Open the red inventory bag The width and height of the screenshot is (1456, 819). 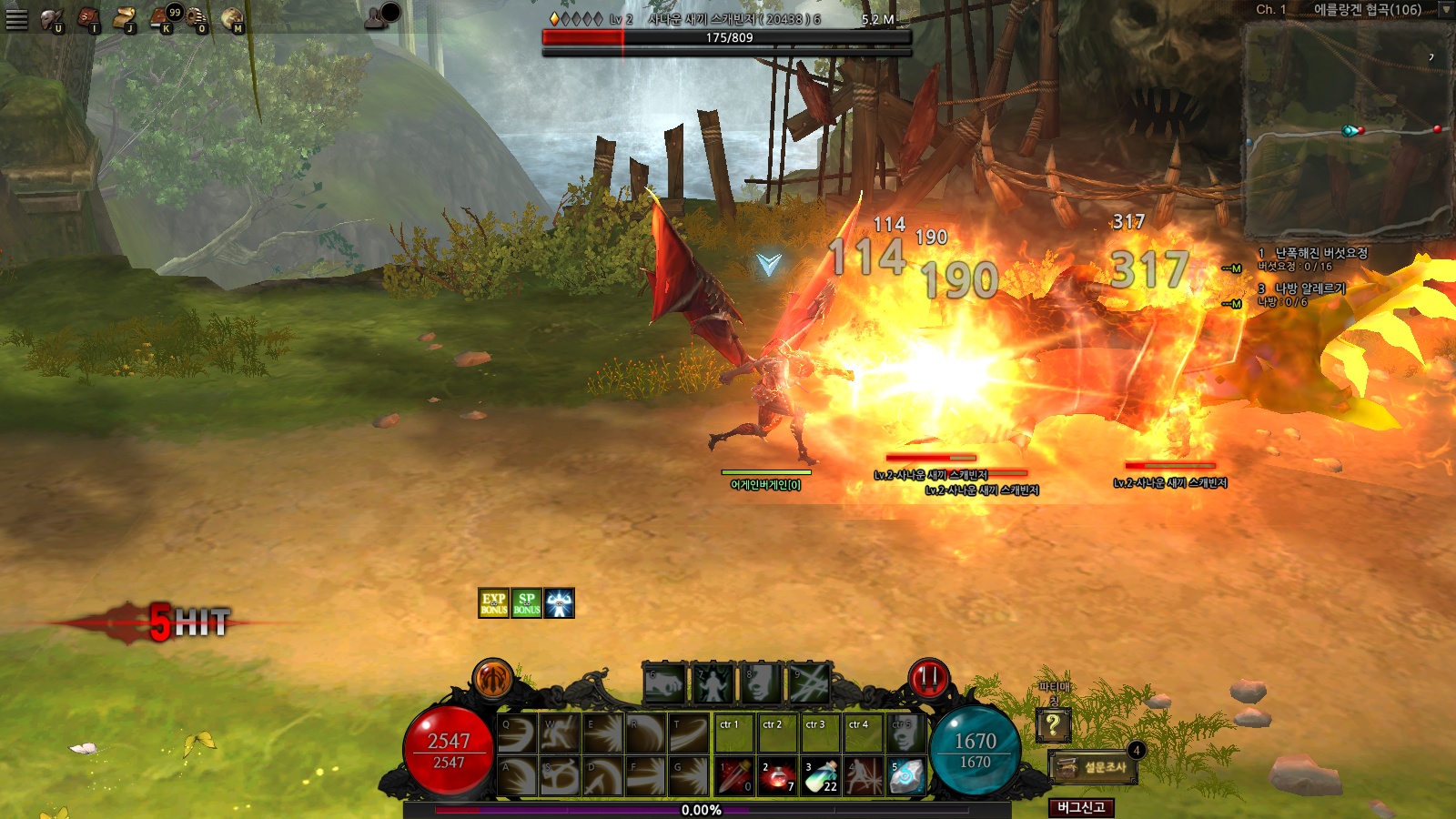click(88, 18)
